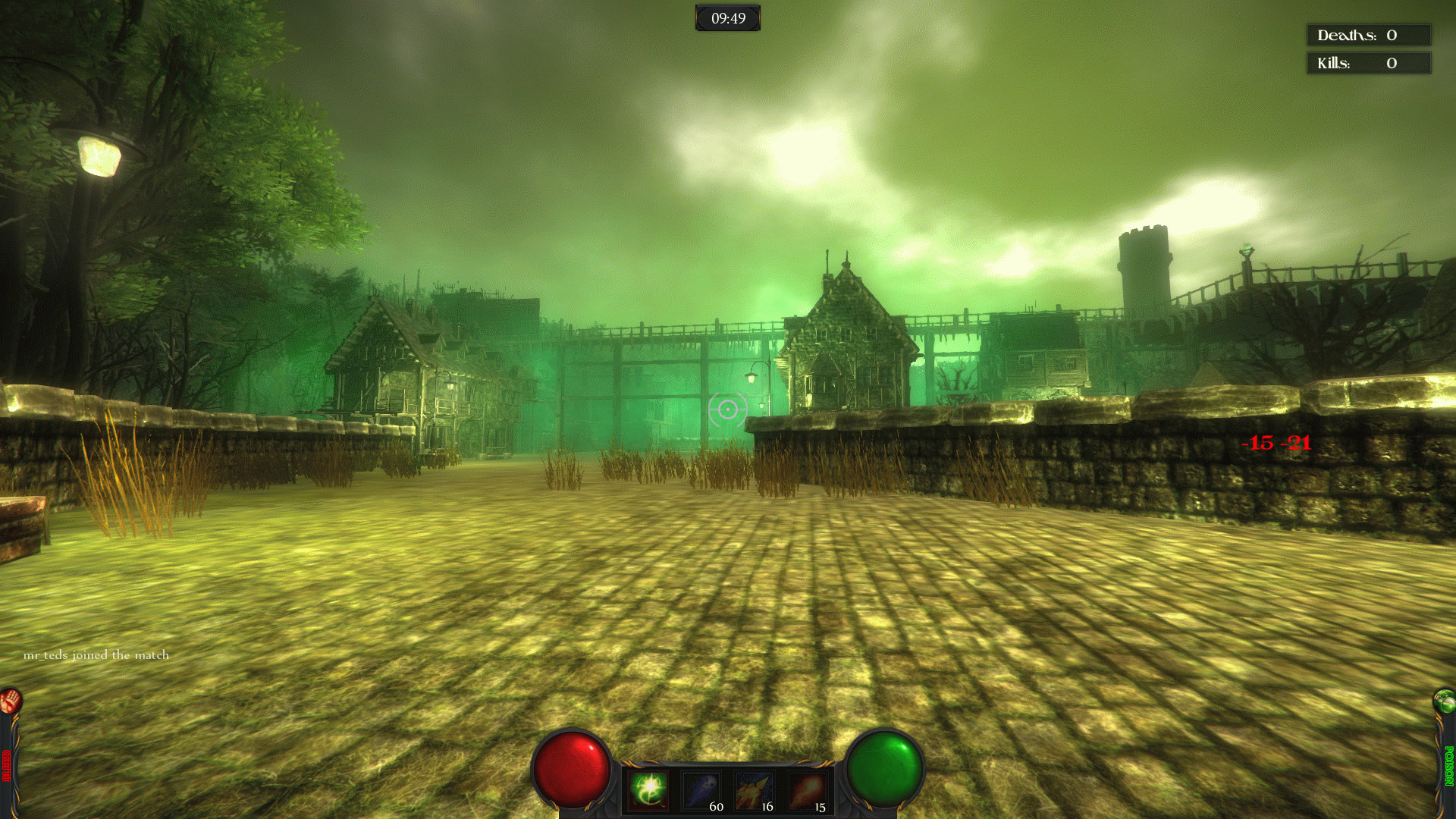Select the green glowing orb spell
Image resolution: width=1456 pixels, height=819 pixels.
[x=649, y=789]
